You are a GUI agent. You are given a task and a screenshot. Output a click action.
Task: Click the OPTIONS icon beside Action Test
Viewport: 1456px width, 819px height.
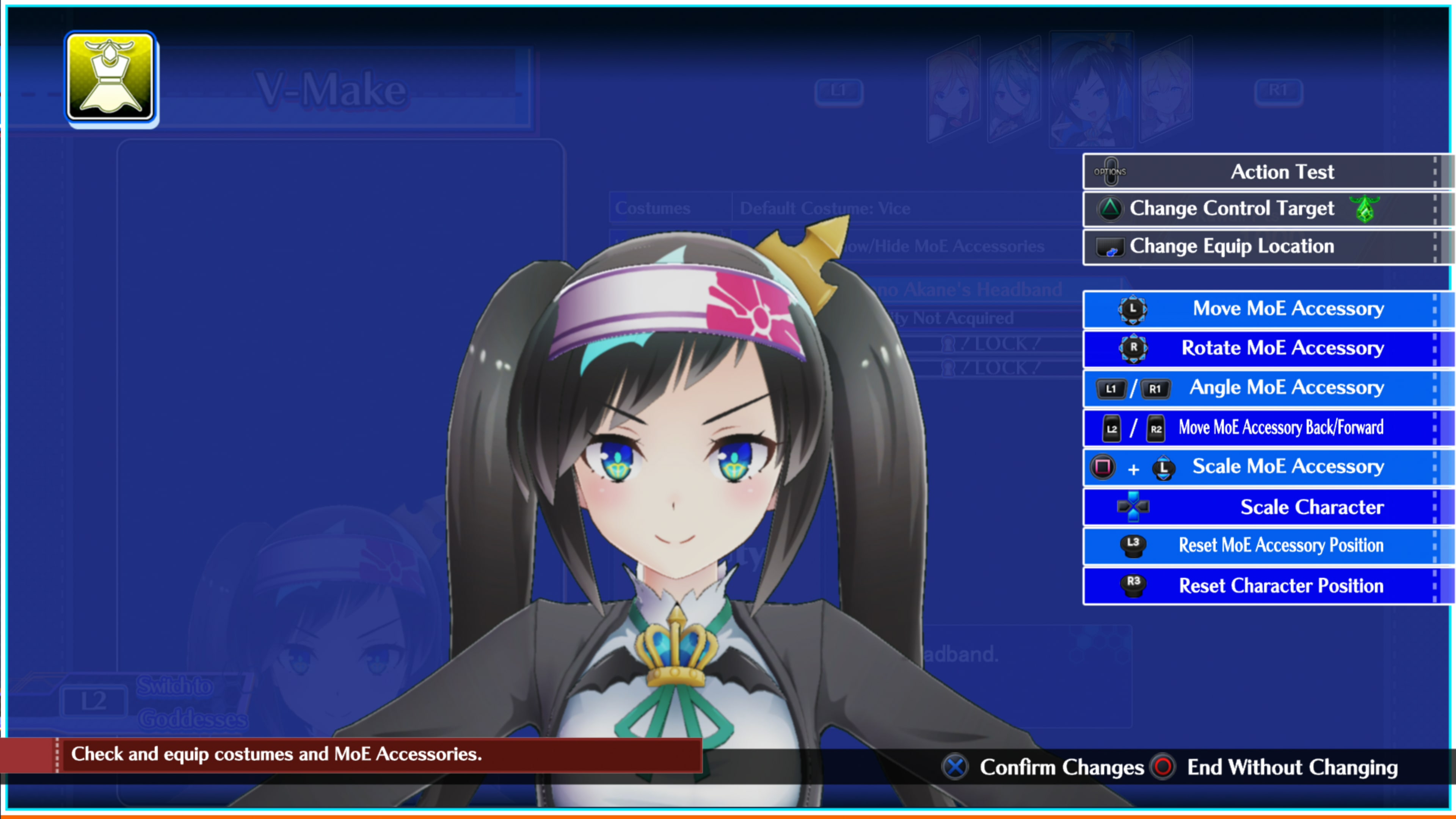coord(1111,171)
